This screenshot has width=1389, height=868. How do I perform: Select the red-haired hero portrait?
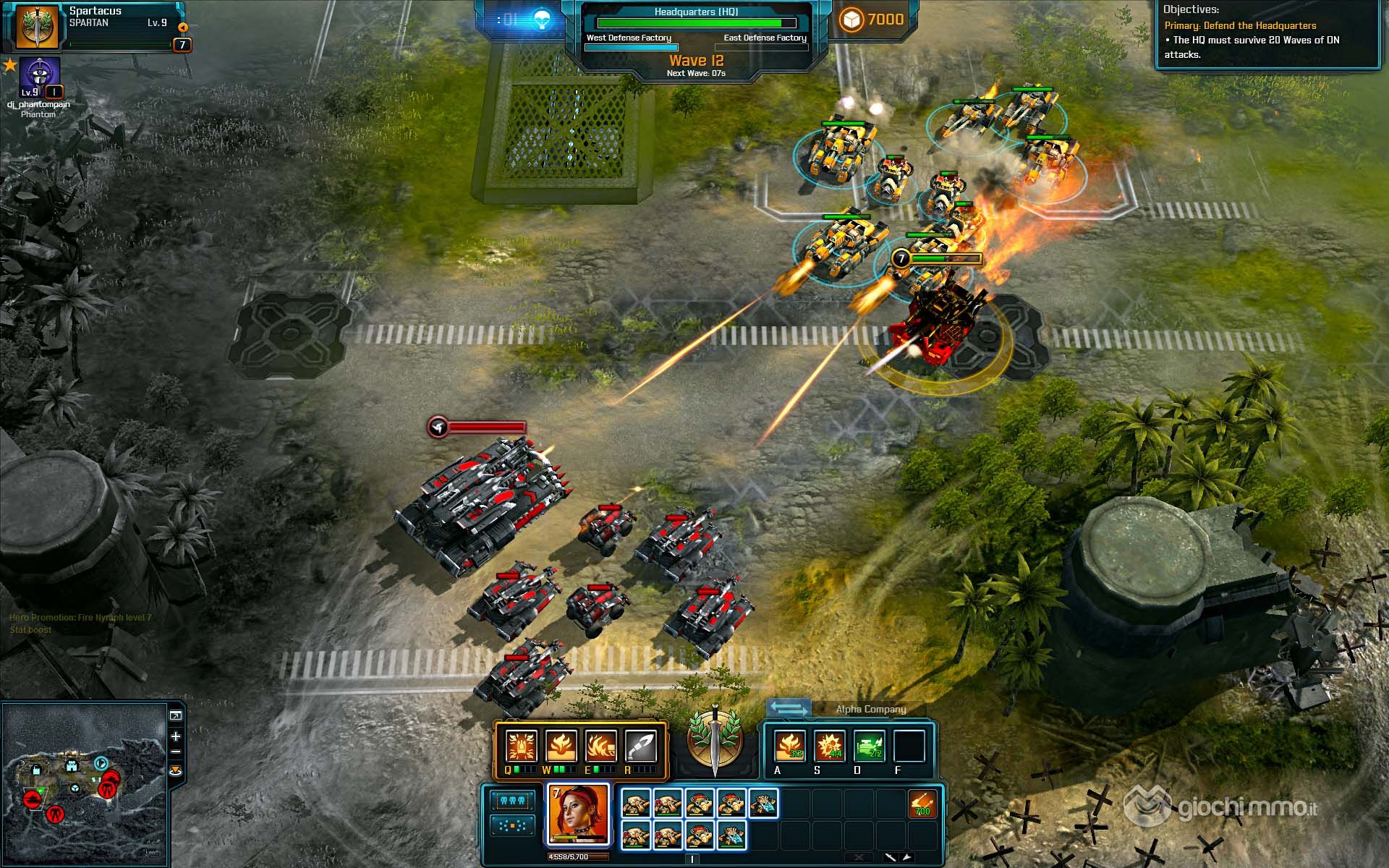click(x=578, y=814)
